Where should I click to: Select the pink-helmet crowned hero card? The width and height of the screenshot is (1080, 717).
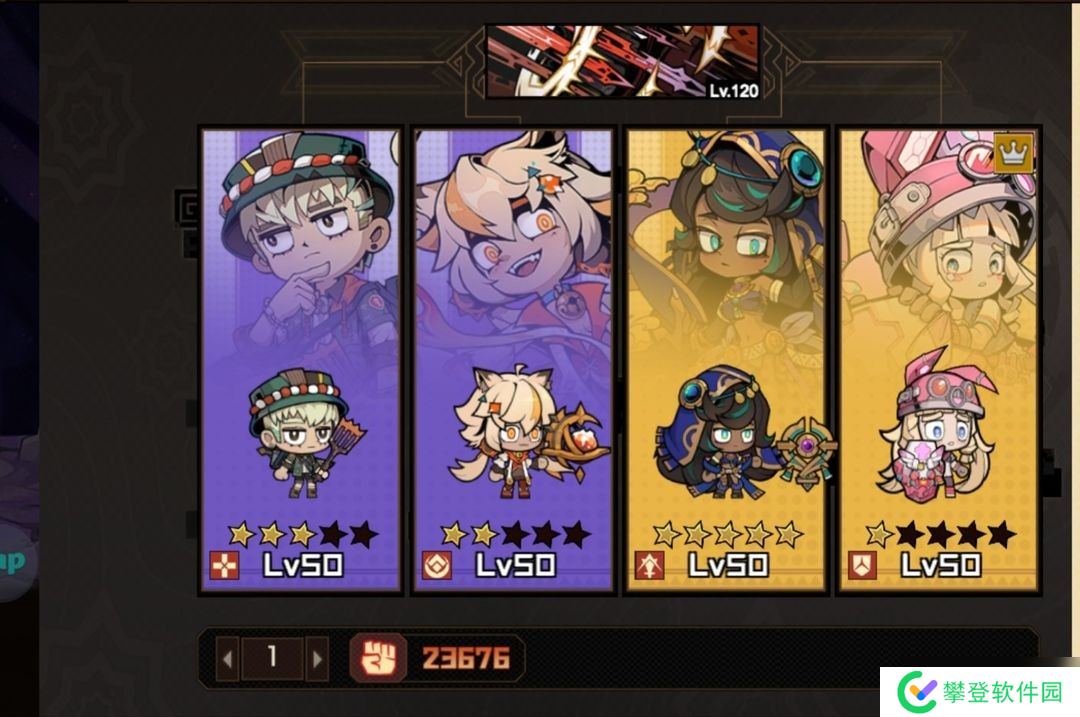tap(938, 360)
